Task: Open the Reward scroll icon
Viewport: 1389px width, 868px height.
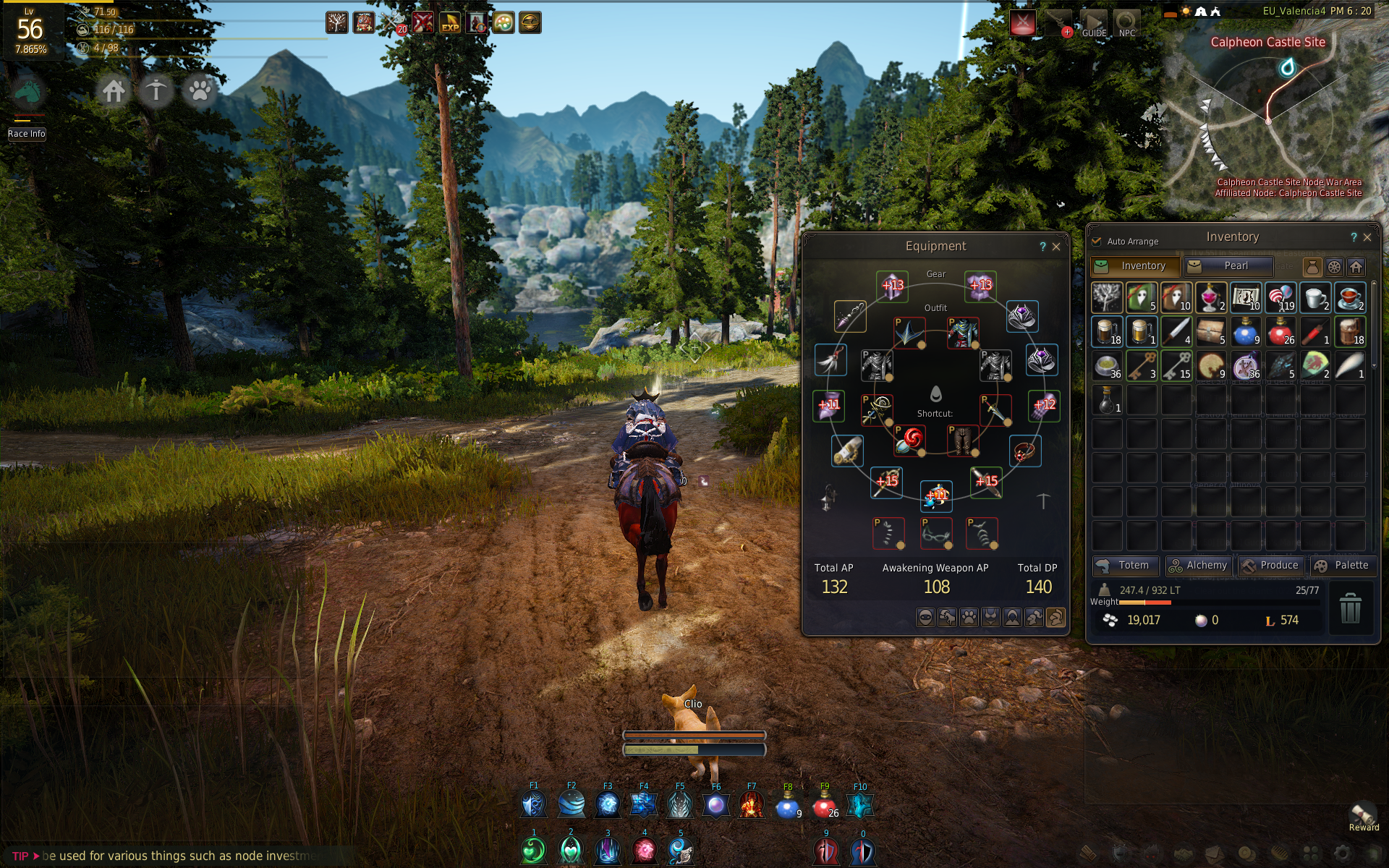Action: pos(1364,815)
